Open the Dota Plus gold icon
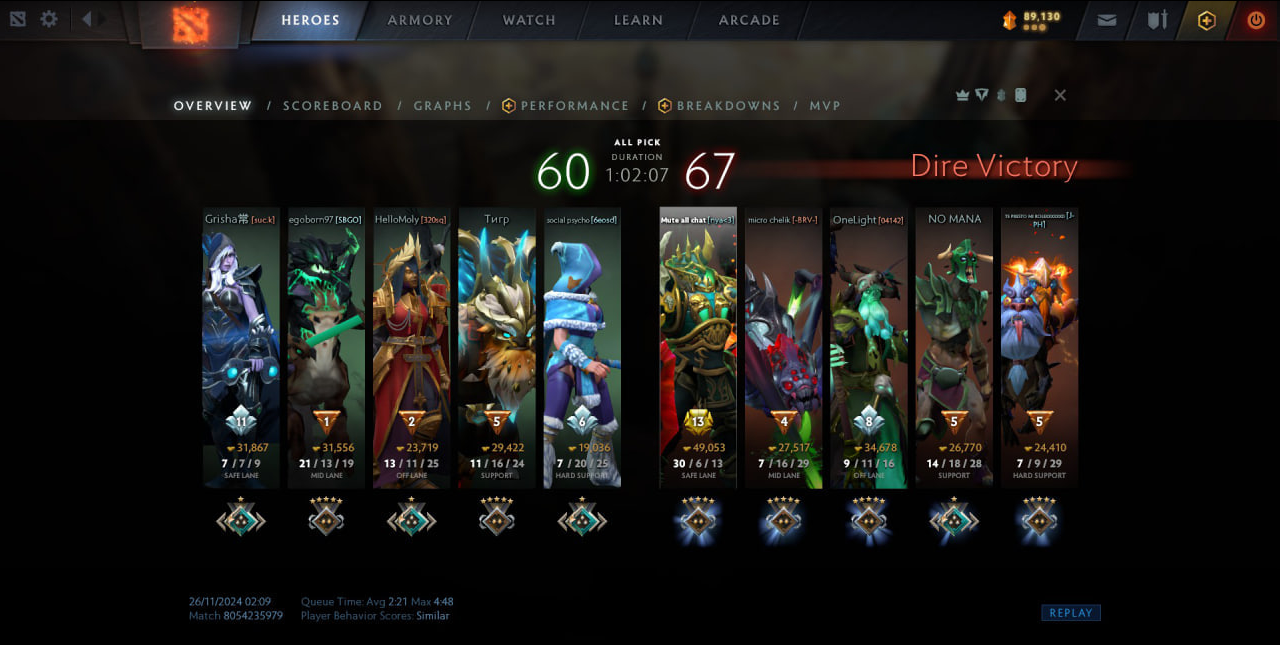1280x645 pixels. (1206, 20)
